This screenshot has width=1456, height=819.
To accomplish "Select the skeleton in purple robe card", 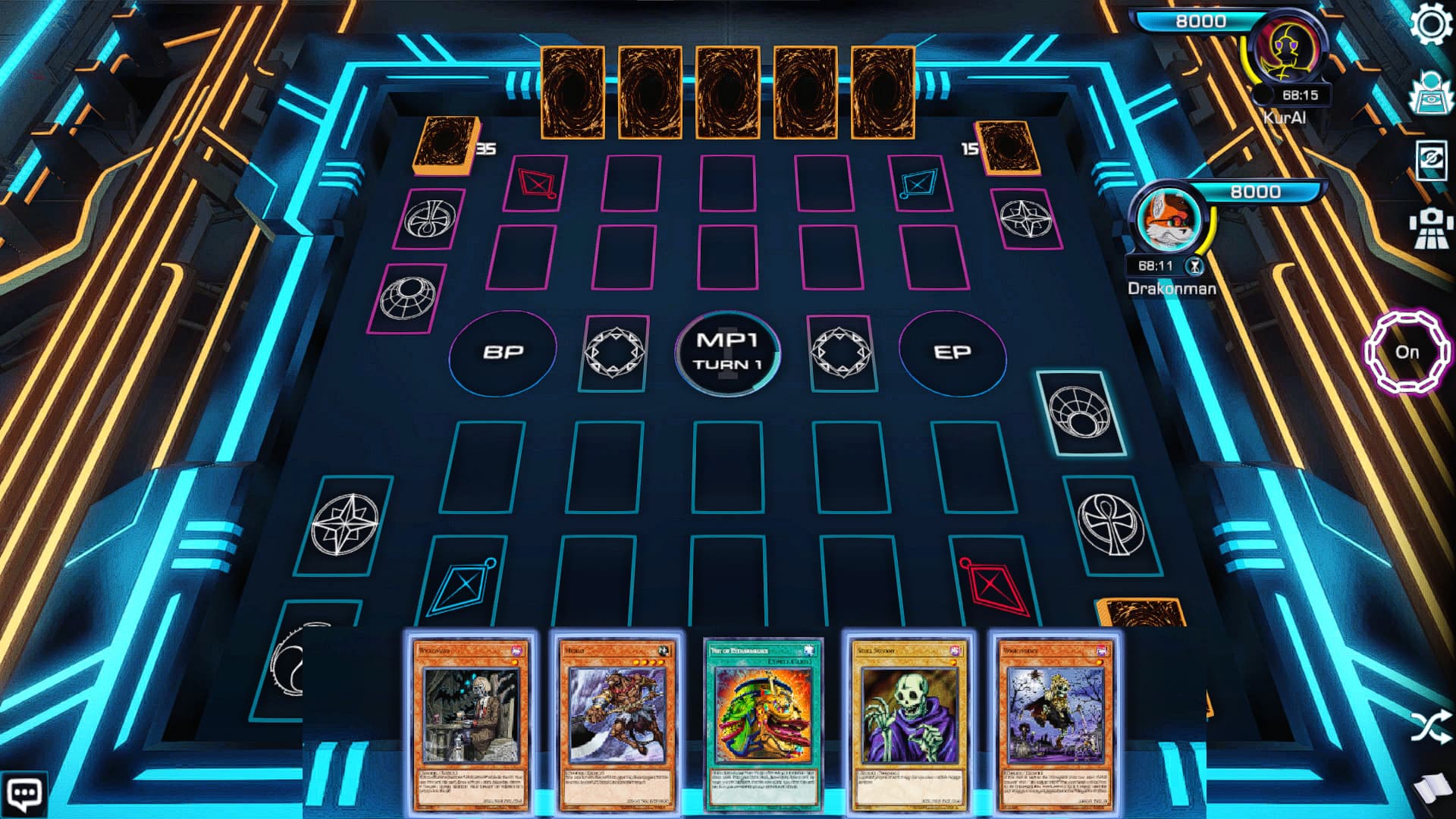I will 908,724.
